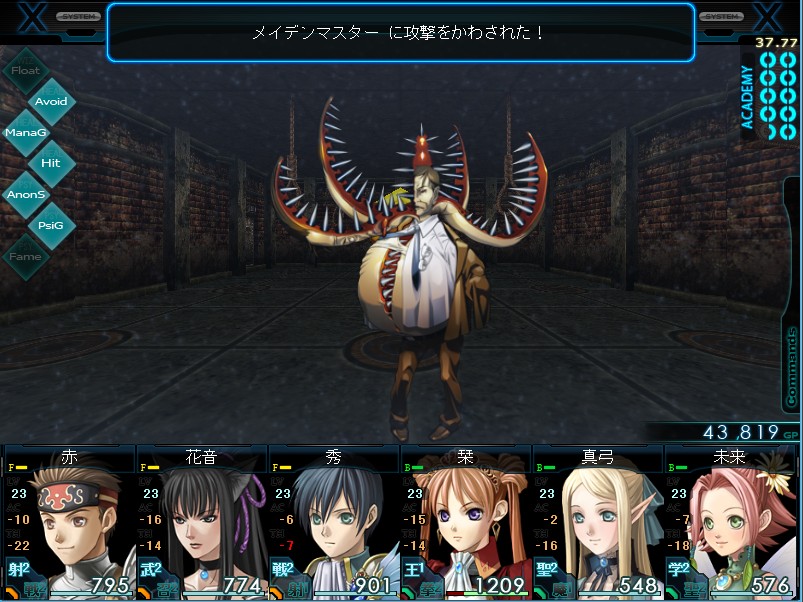Select the PsiG buff diamond
The width and height of the screenshot is (803, 602).
51,225
